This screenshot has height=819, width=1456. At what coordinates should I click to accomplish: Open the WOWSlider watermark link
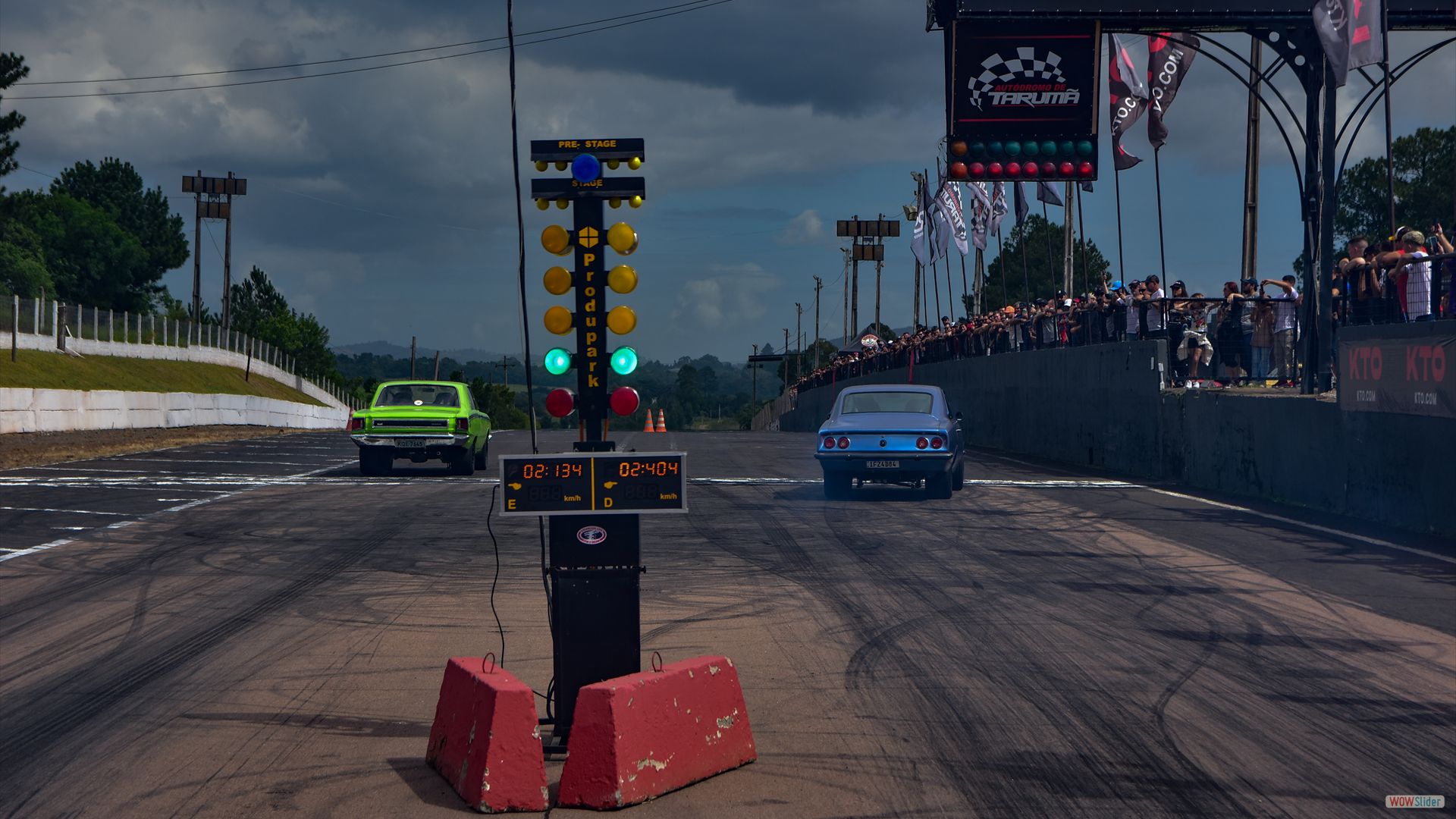[x=1414, y=802]
